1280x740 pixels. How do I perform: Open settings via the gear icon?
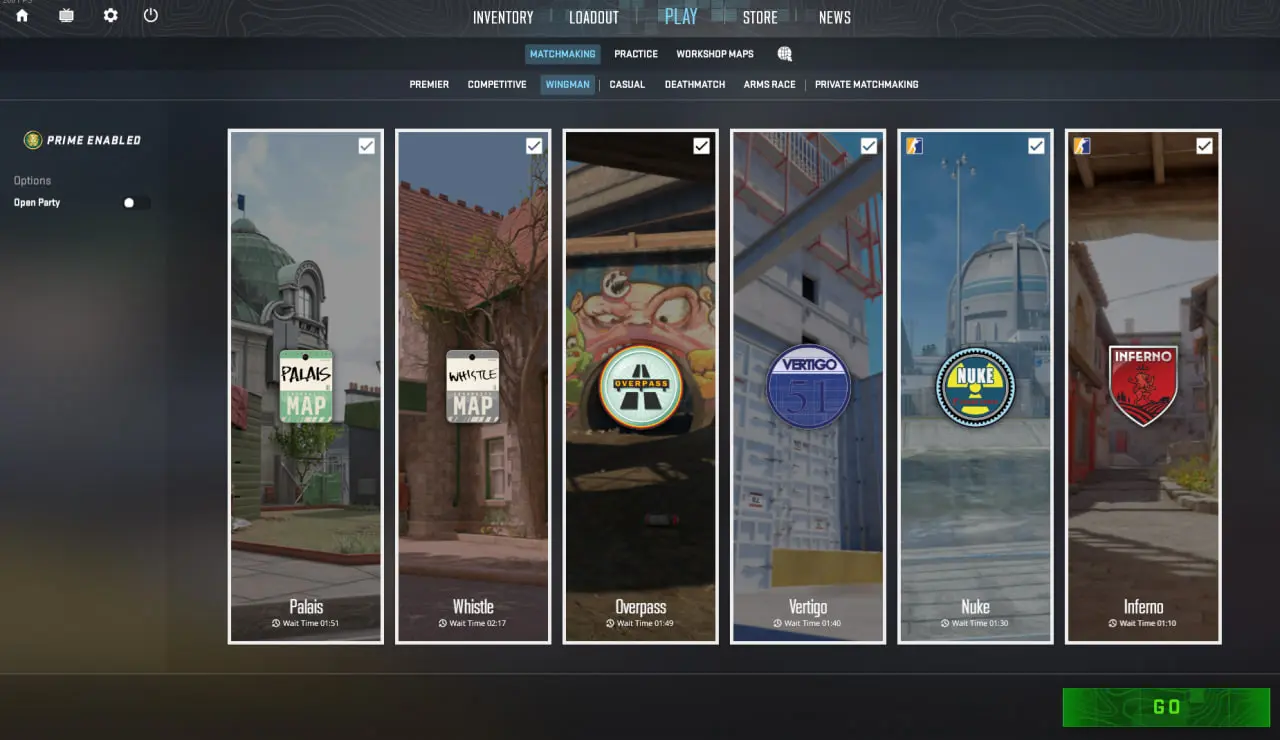click(110, 15)
